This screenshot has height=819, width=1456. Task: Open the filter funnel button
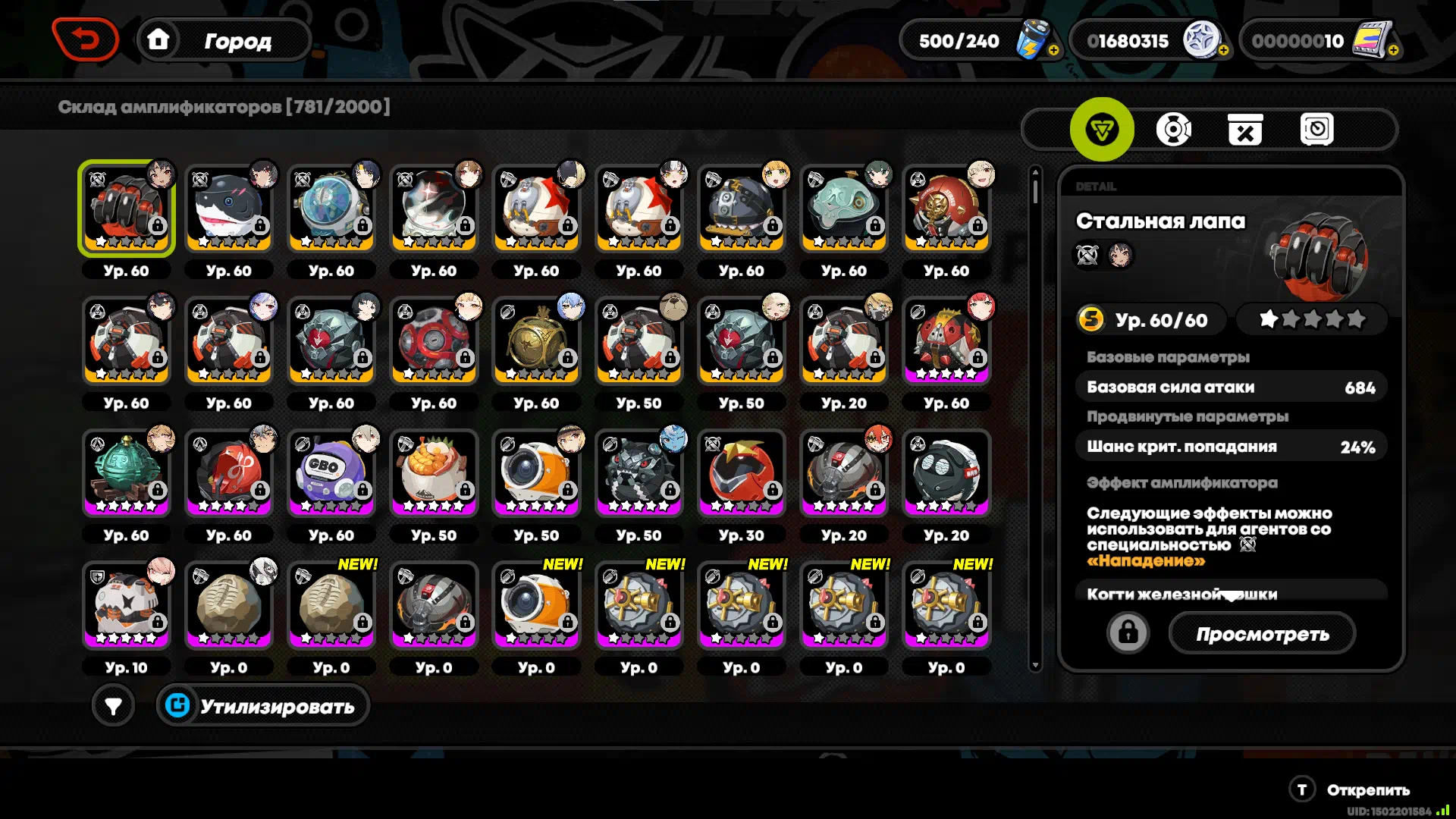[113, 706]
